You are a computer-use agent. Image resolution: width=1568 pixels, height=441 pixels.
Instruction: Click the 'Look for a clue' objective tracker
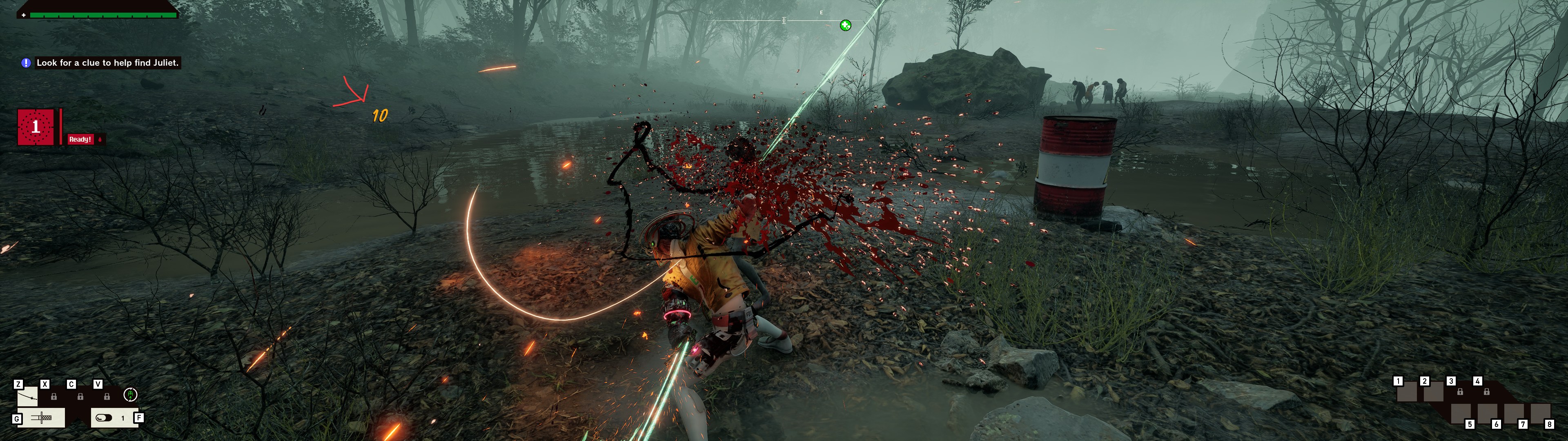tap(107, 63)
